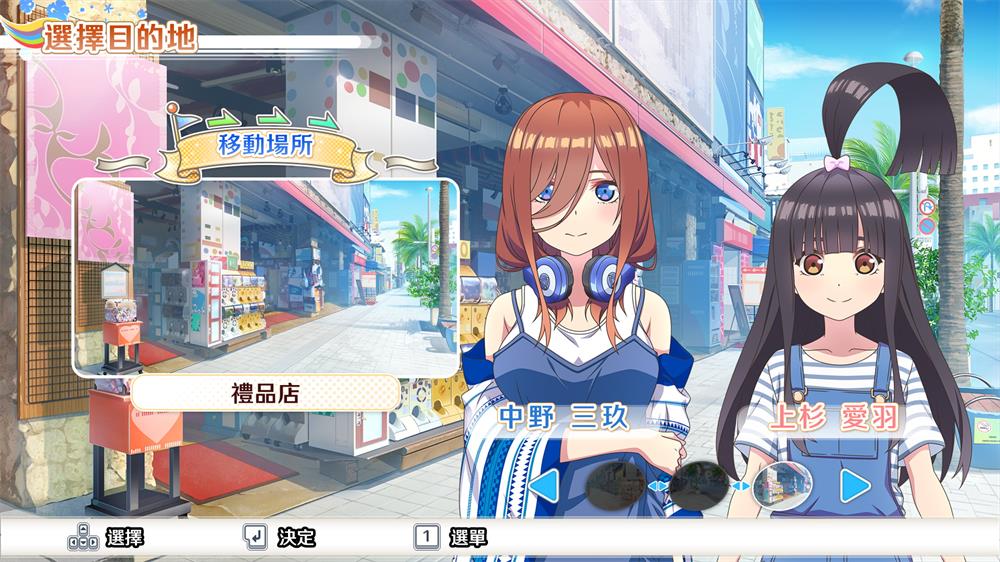Open the large gift shop preview image
The width and height of the screenshot is (1000, 562).
265,277
